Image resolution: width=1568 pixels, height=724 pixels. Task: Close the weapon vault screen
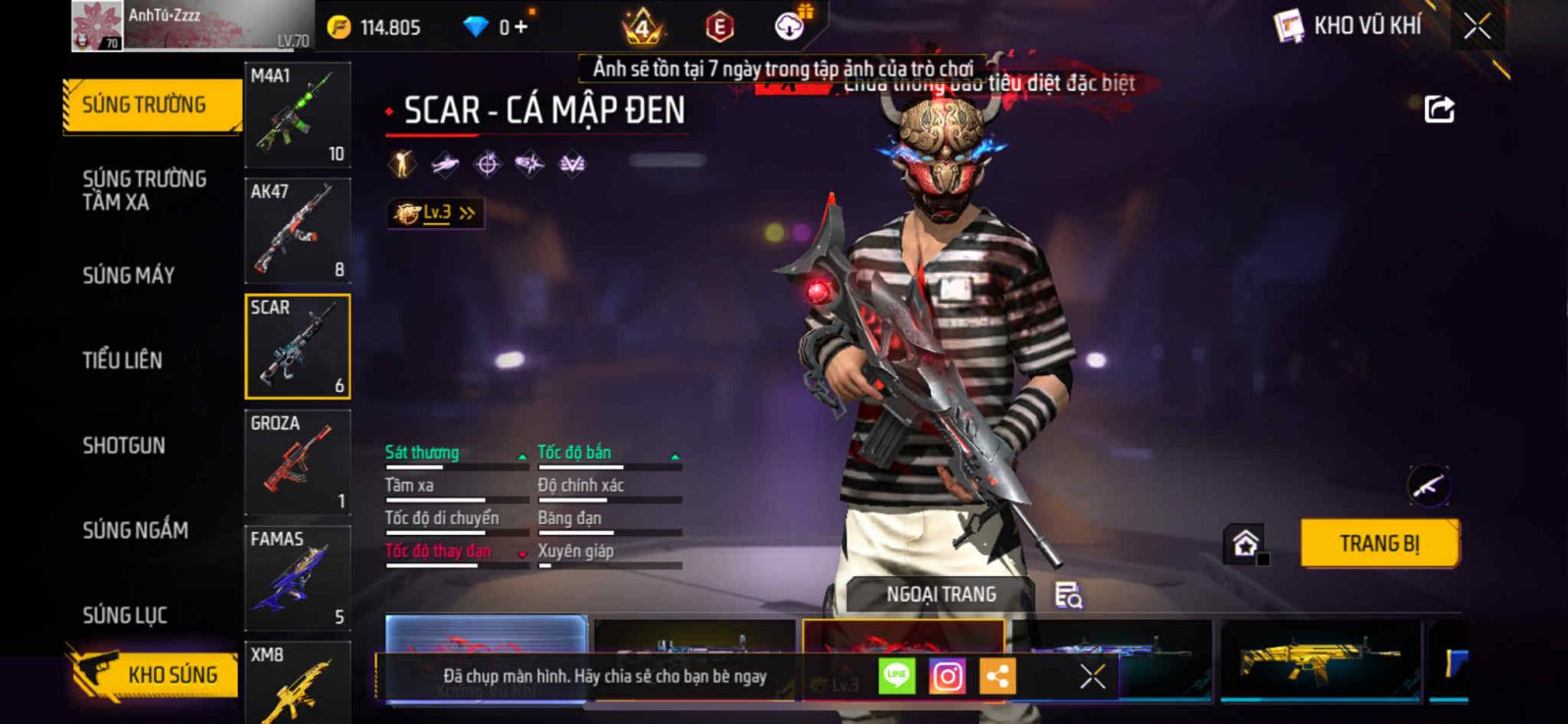point(1477,26)
